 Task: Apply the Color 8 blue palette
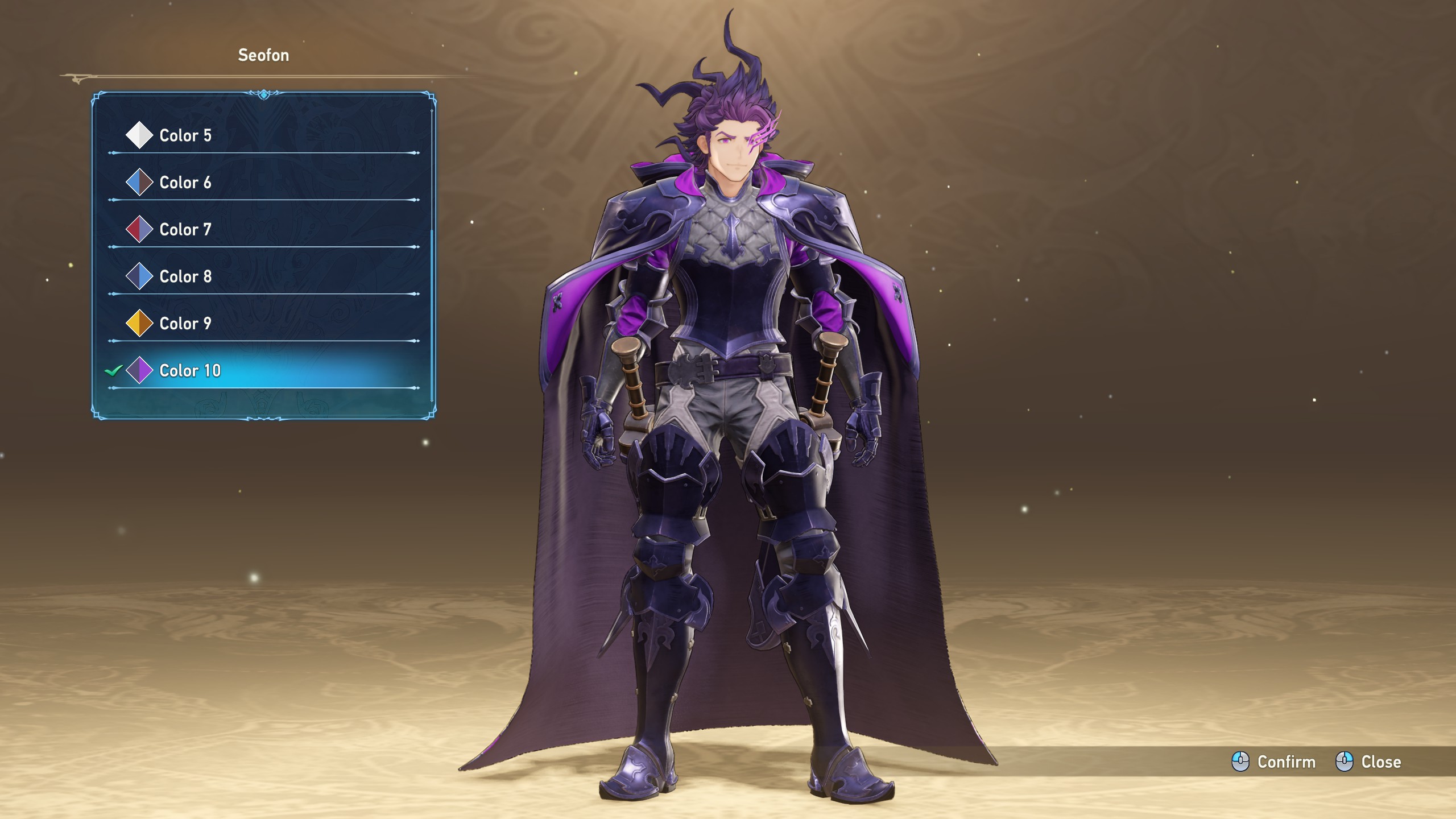185,277
